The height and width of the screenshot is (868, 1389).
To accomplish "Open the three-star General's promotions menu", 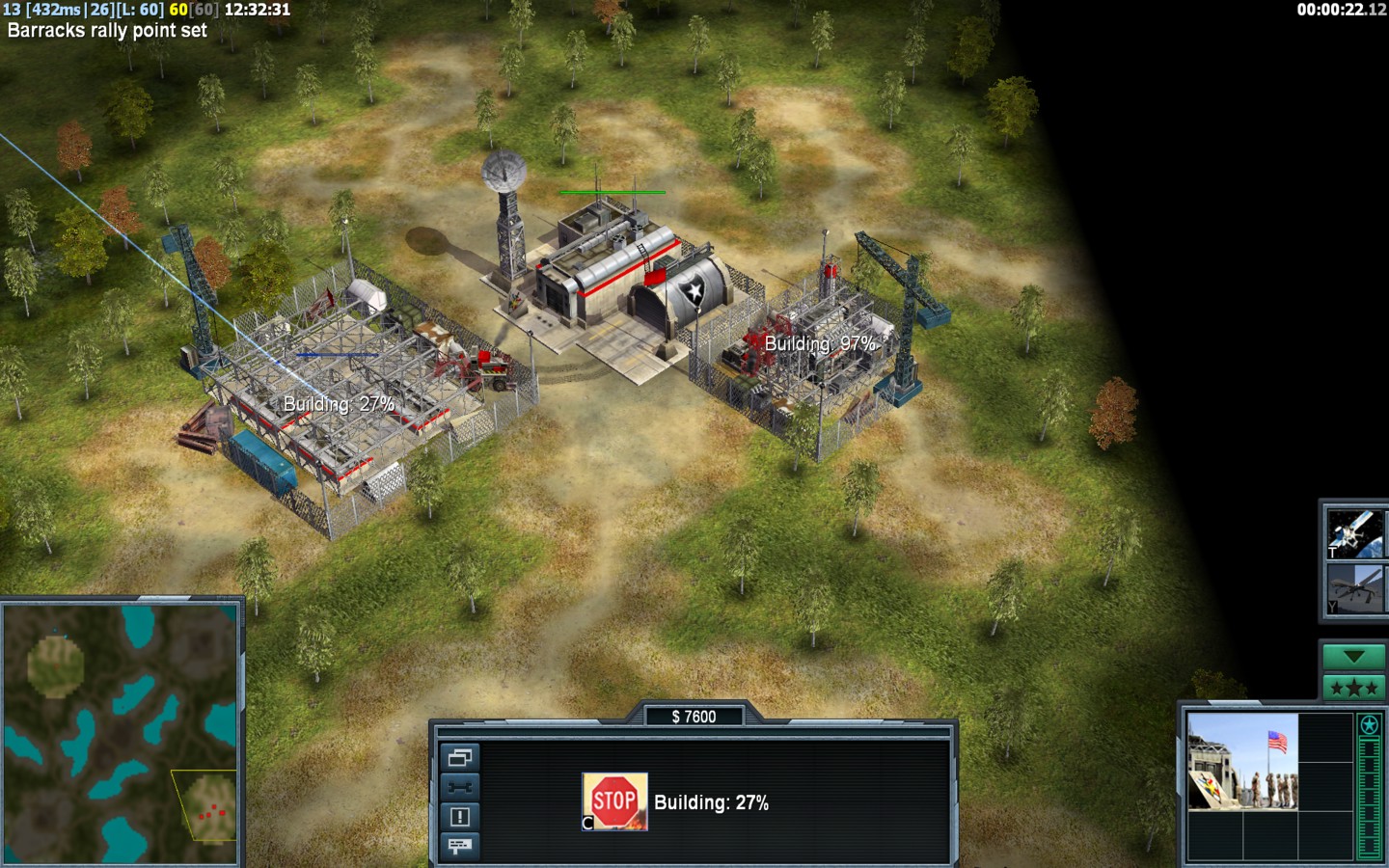I will 1353,688.
